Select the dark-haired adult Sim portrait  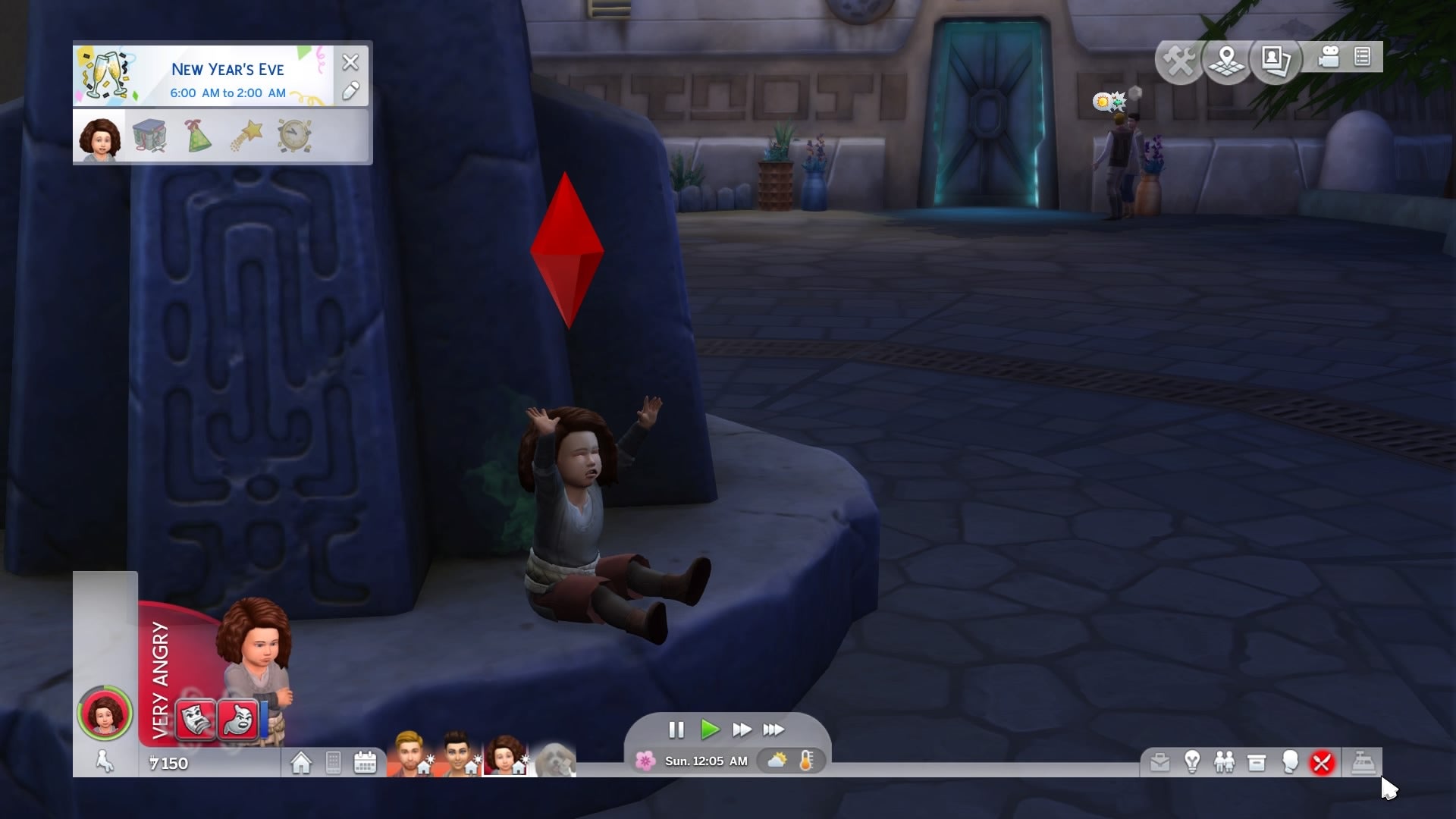coord(457,754)
